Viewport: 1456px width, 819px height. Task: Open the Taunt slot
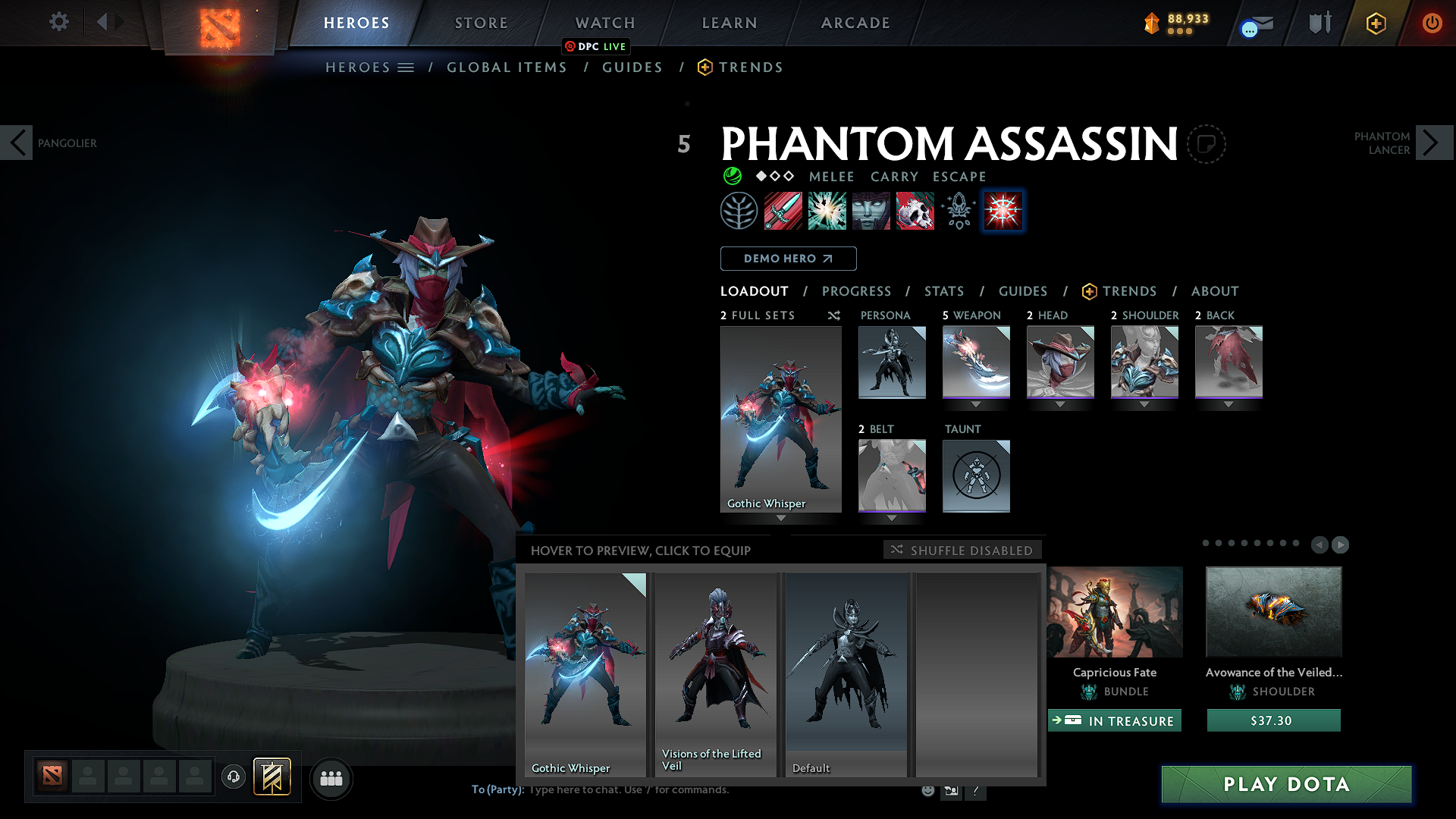tap(976, 475)
